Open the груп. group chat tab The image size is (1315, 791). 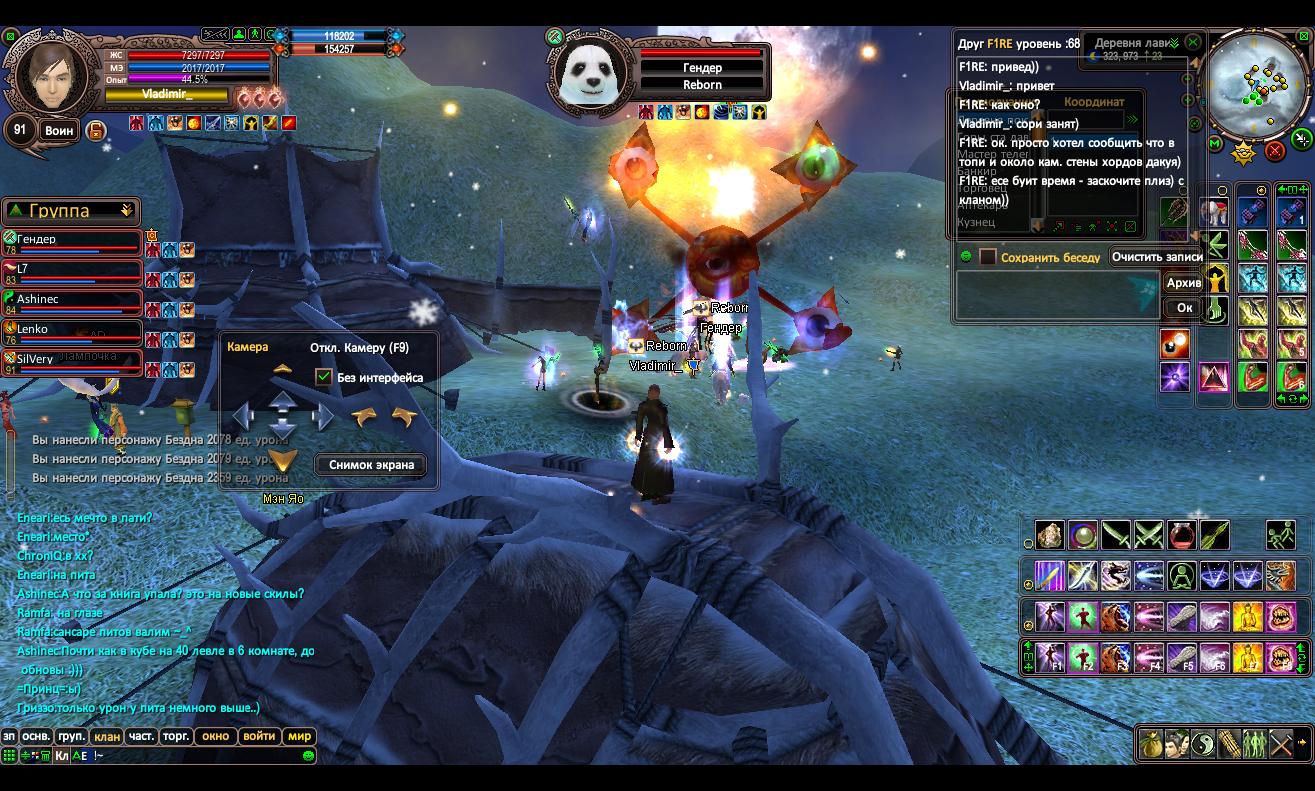71,736
